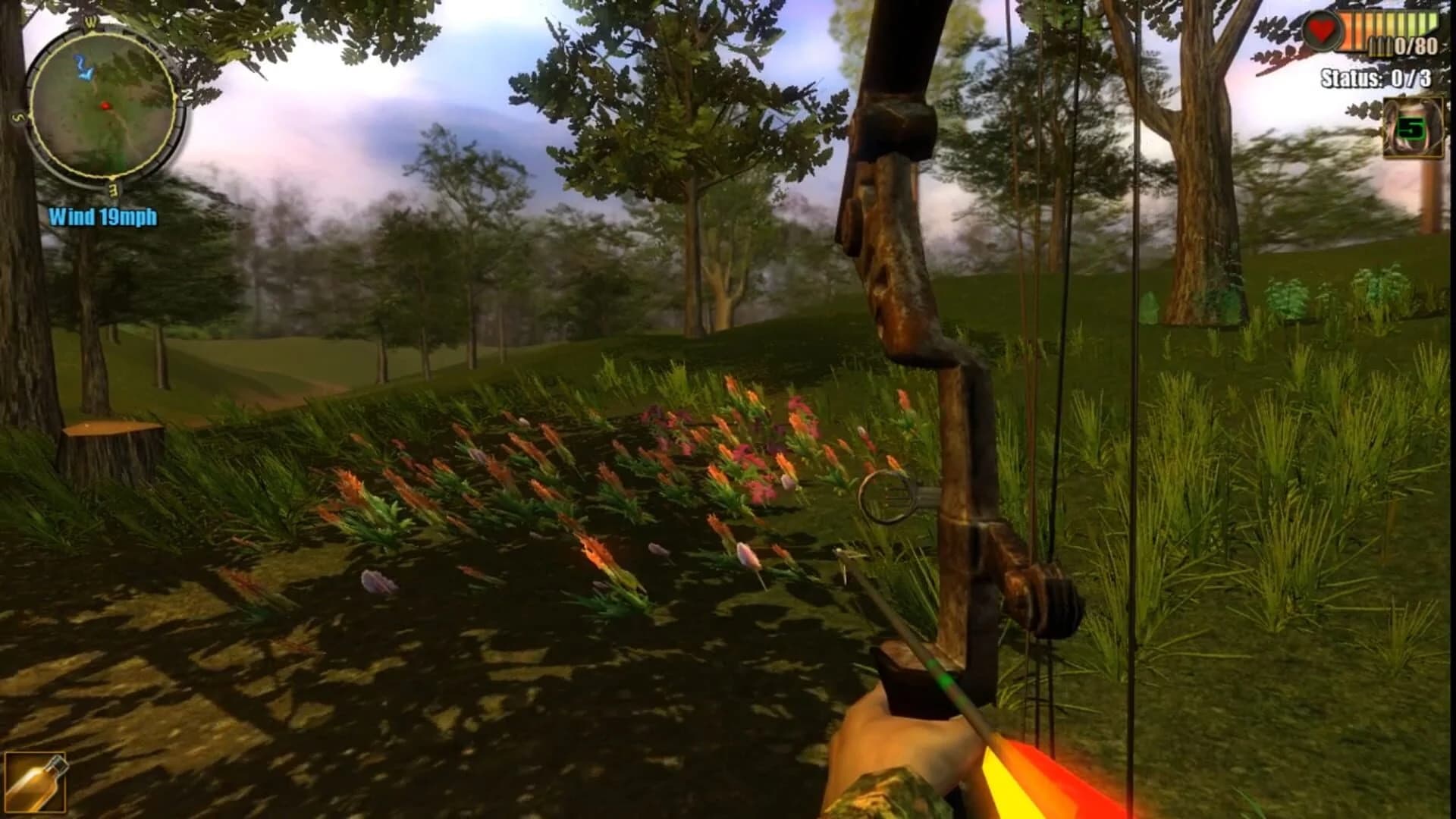Click the green number 5 in the ammo slot
Screen dimensions: 1456x819
pos(1411,126)
